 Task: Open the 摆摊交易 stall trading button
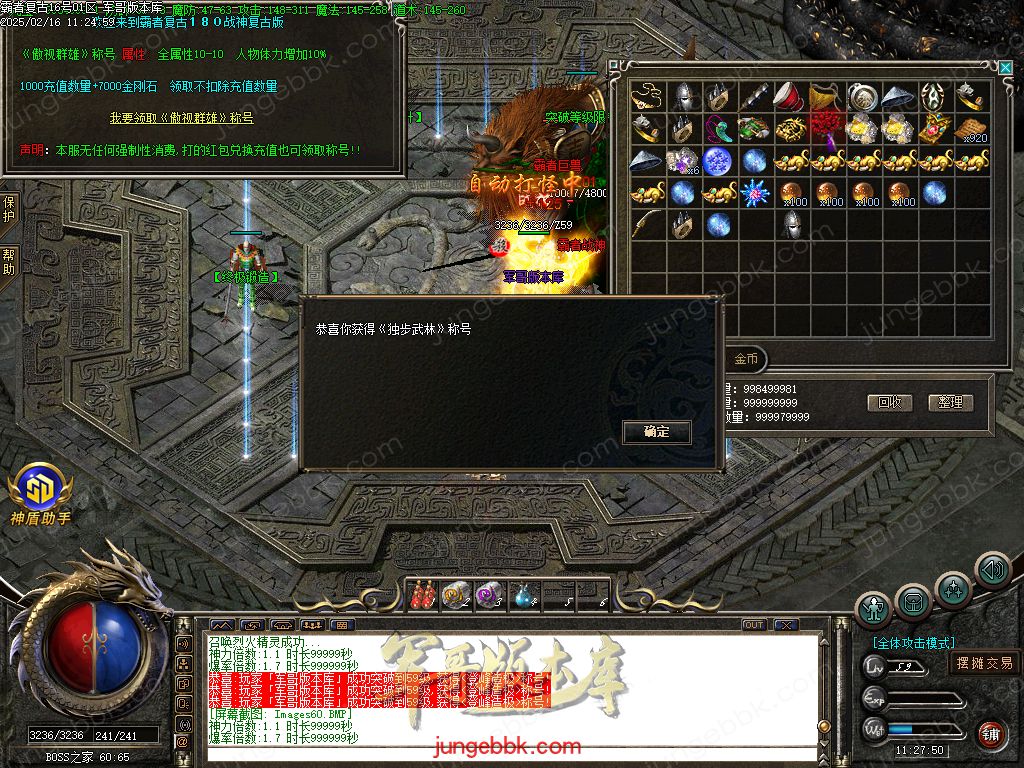click(x=984, y=662)
